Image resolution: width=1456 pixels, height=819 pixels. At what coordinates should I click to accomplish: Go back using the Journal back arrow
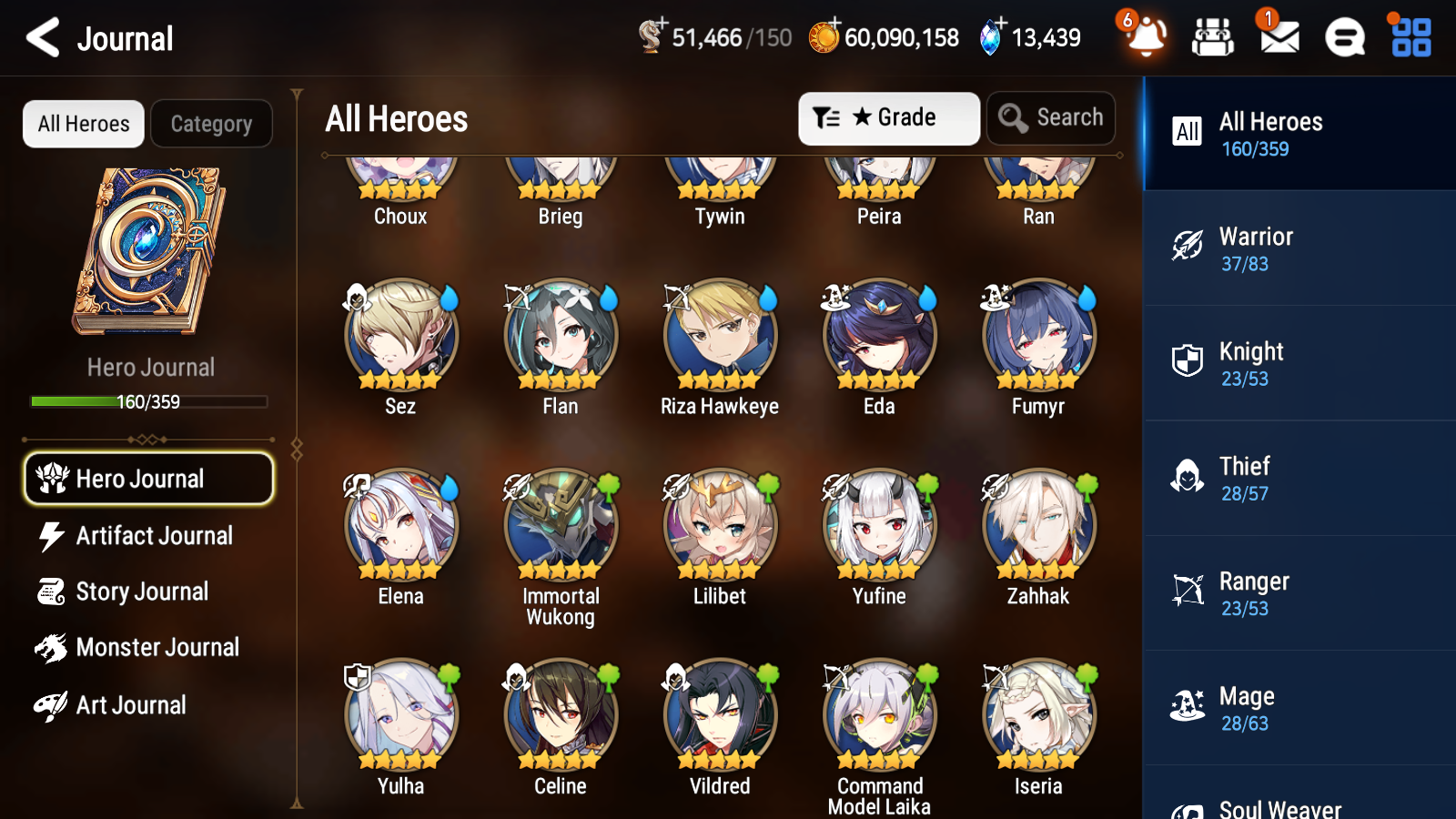40,37
